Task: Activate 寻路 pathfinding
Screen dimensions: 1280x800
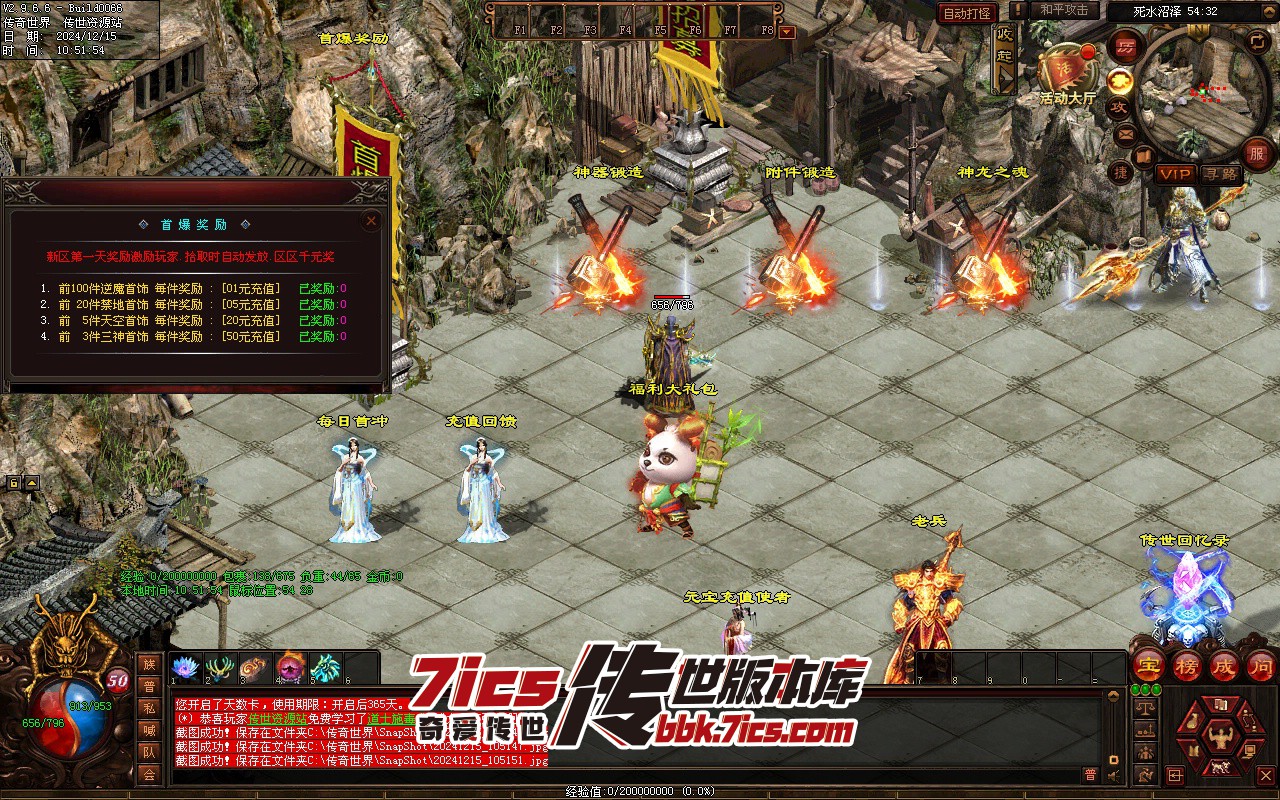Action: coord(1219,174)
